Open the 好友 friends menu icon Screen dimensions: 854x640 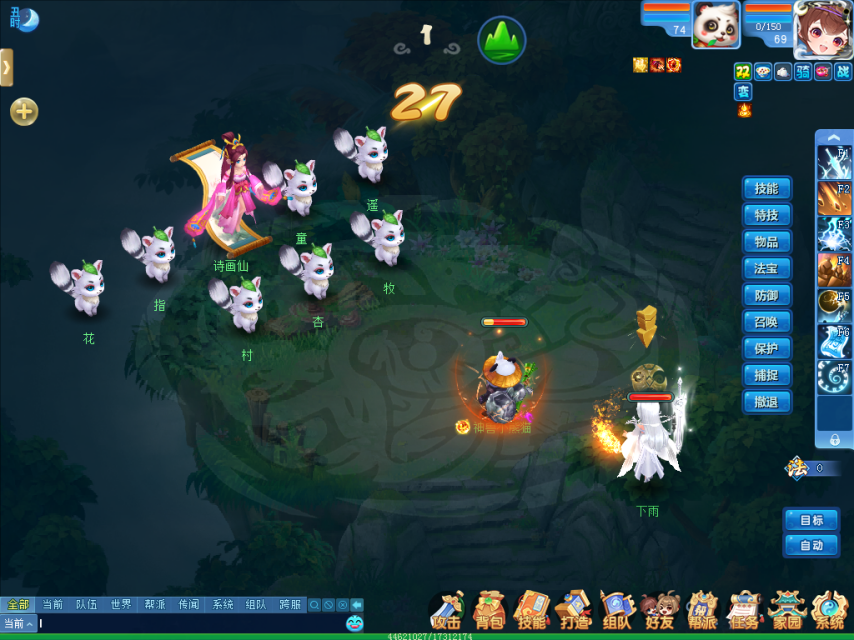[x=659, y=611]
